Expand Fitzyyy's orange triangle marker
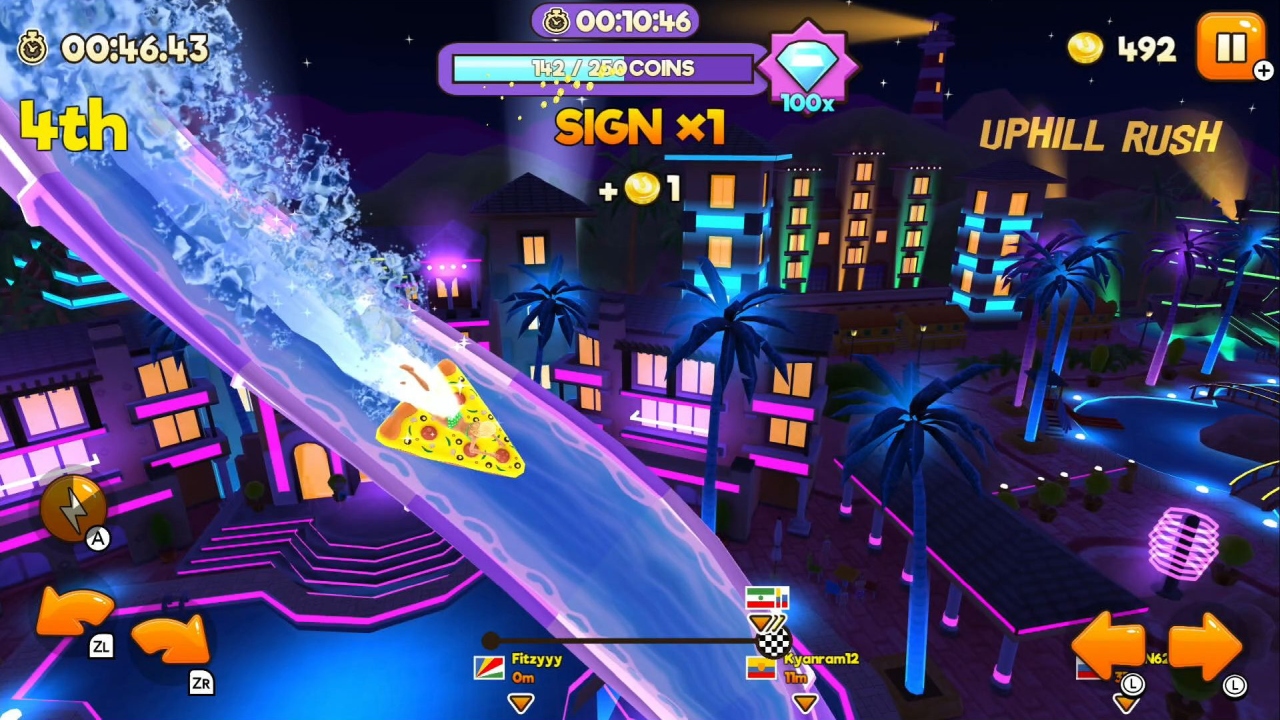The width and height of the screenshot is (1280, 720). (521, 703)
